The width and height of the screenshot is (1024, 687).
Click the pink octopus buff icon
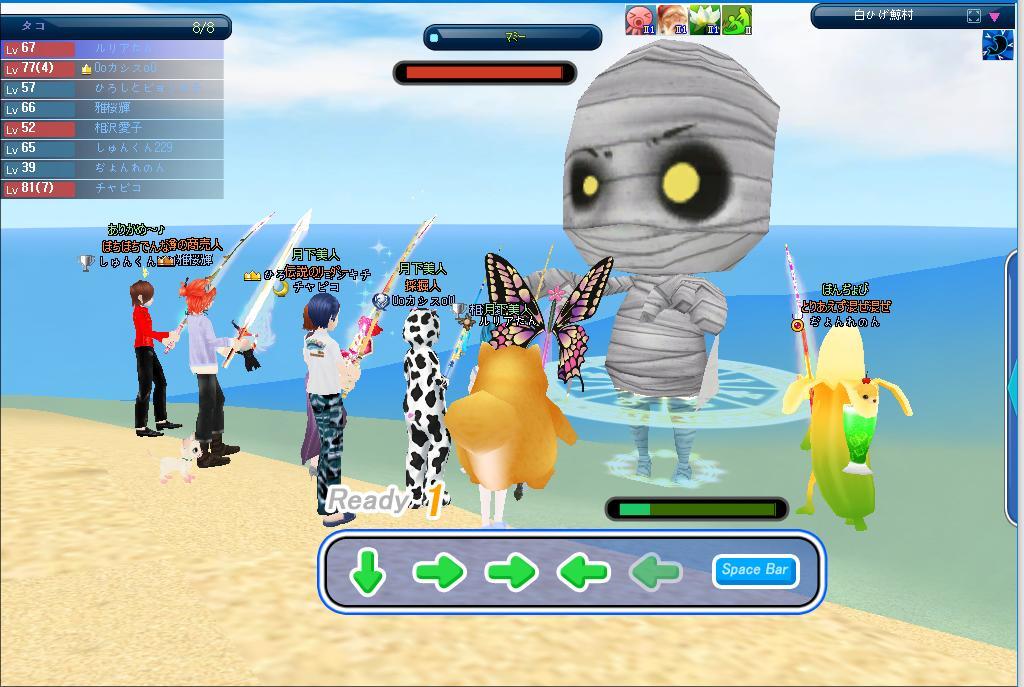[640, 19]
